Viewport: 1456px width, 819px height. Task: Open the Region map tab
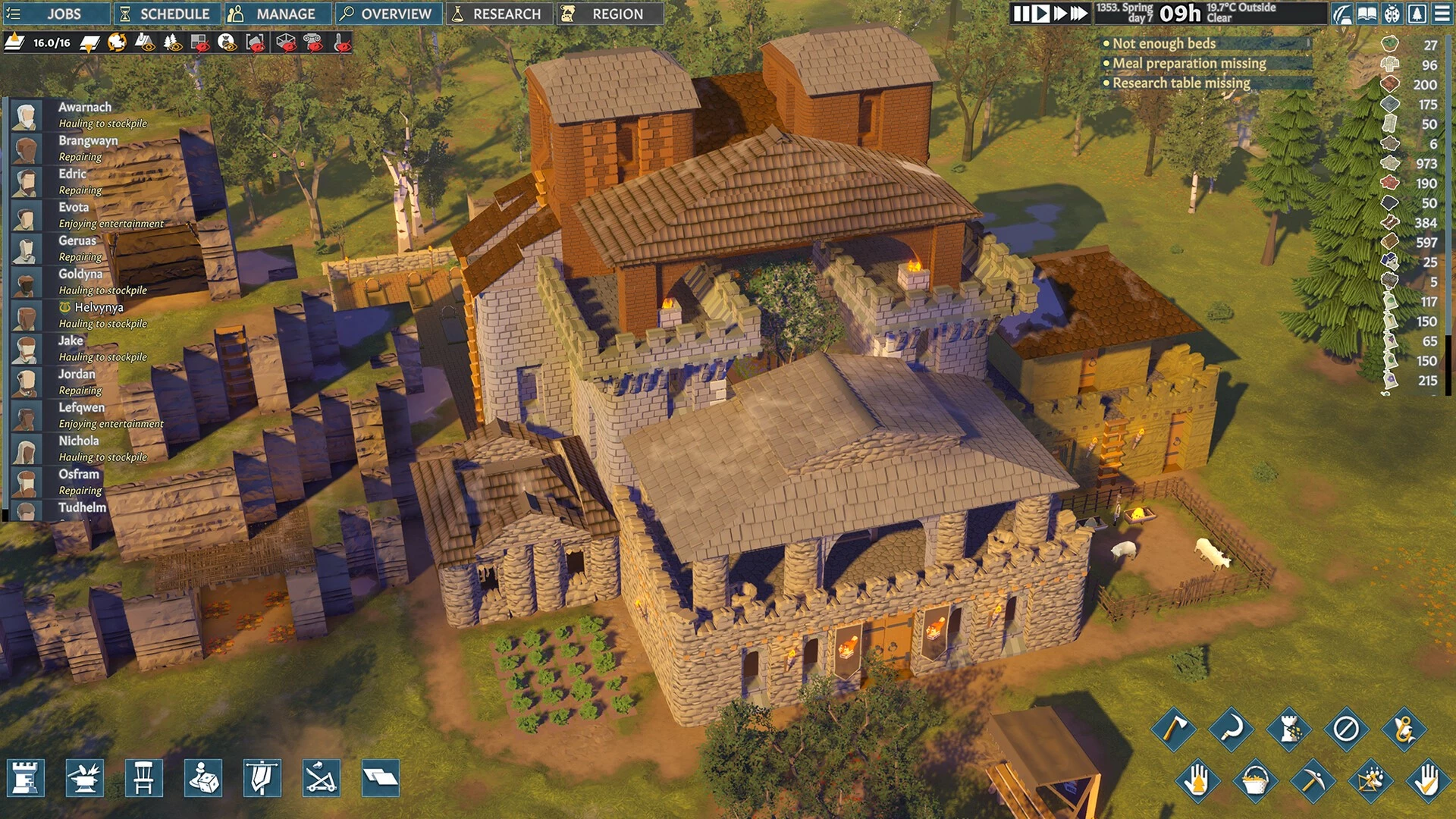pos(610,14)
